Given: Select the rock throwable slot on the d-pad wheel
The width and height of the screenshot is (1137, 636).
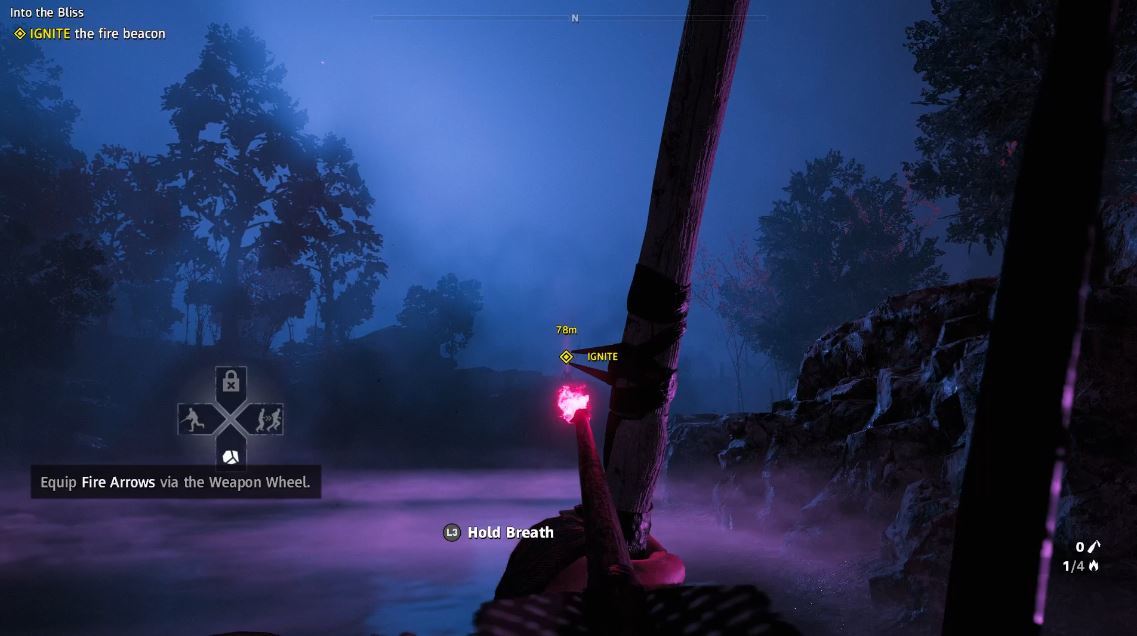Looking at the screenshot, I should pyautogui.click(x=231, y=456).
